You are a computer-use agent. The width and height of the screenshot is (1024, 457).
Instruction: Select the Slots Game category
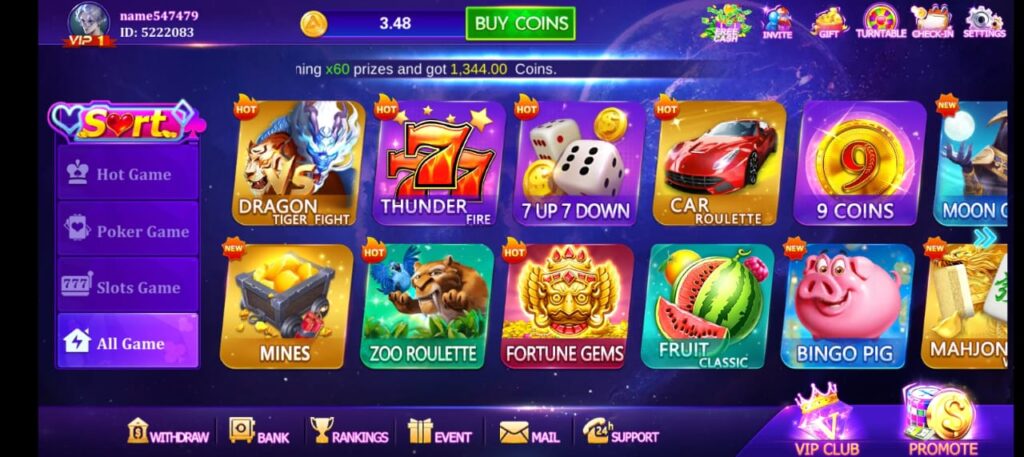point(128,287)
